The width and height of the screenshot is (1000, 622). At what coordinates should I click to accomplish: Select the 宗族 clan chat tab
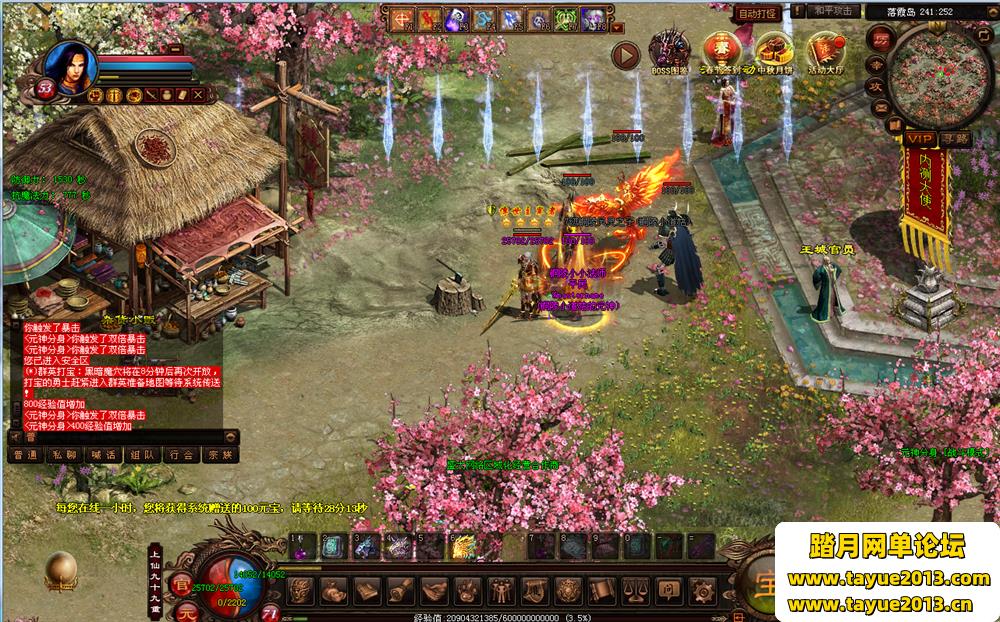(218, 454)
